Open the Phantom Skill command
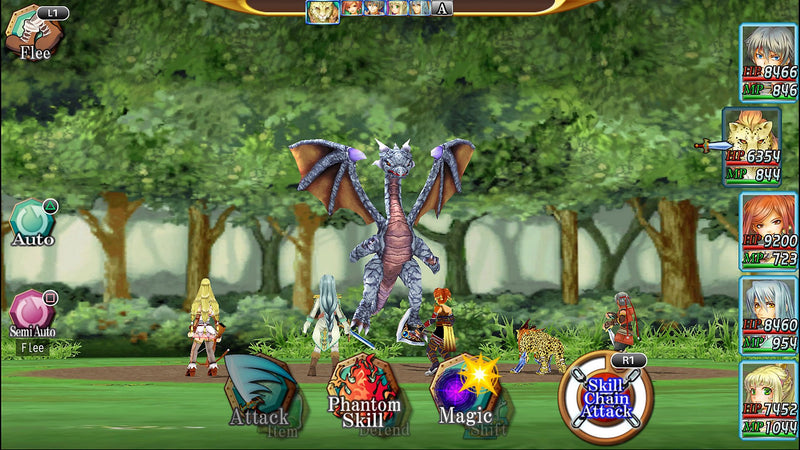 coord(365,393)
